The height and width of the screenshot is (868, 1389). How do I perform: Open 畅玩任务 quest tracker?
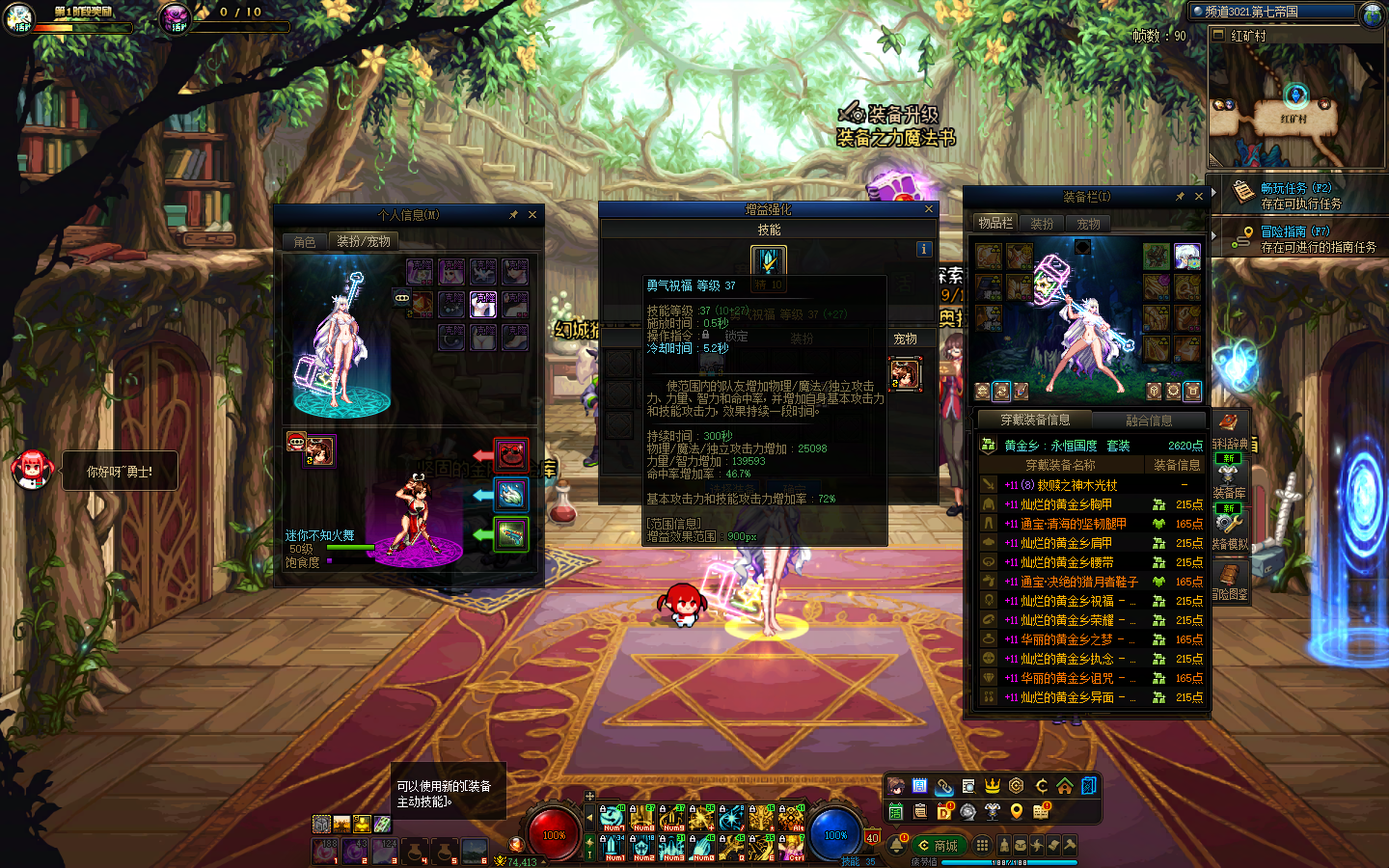1295,189
